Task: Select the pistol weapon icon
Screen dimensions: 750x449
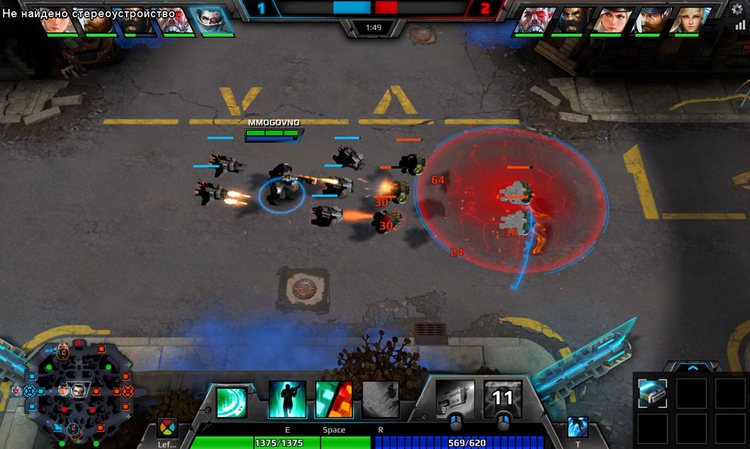Action: 455,398
